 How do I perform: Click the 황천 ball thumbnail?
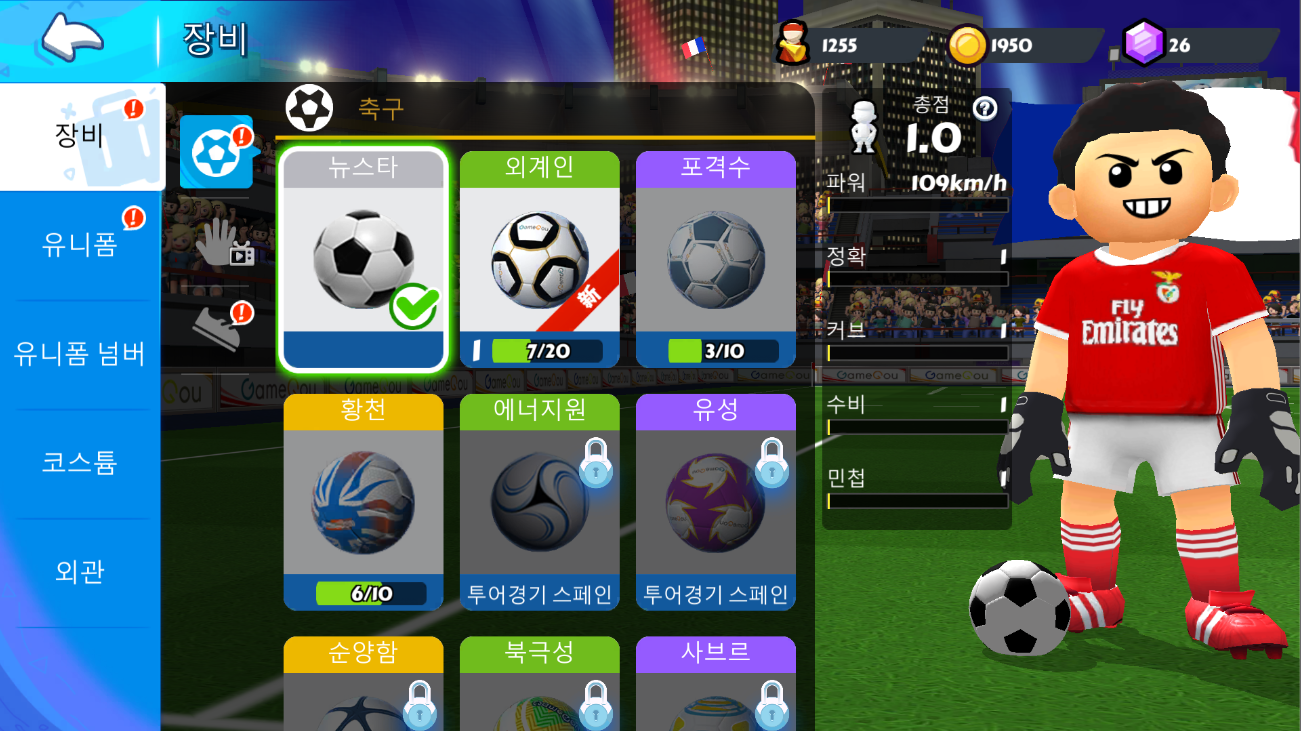(x=362, y=500)
